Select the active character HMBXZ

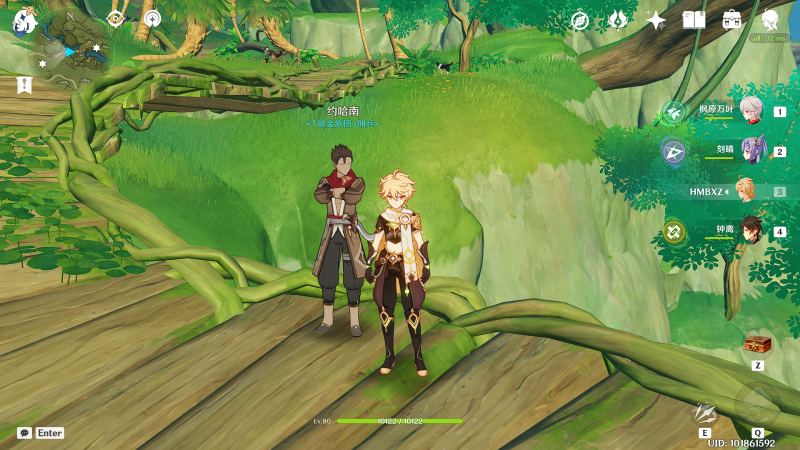pos(746,191)
